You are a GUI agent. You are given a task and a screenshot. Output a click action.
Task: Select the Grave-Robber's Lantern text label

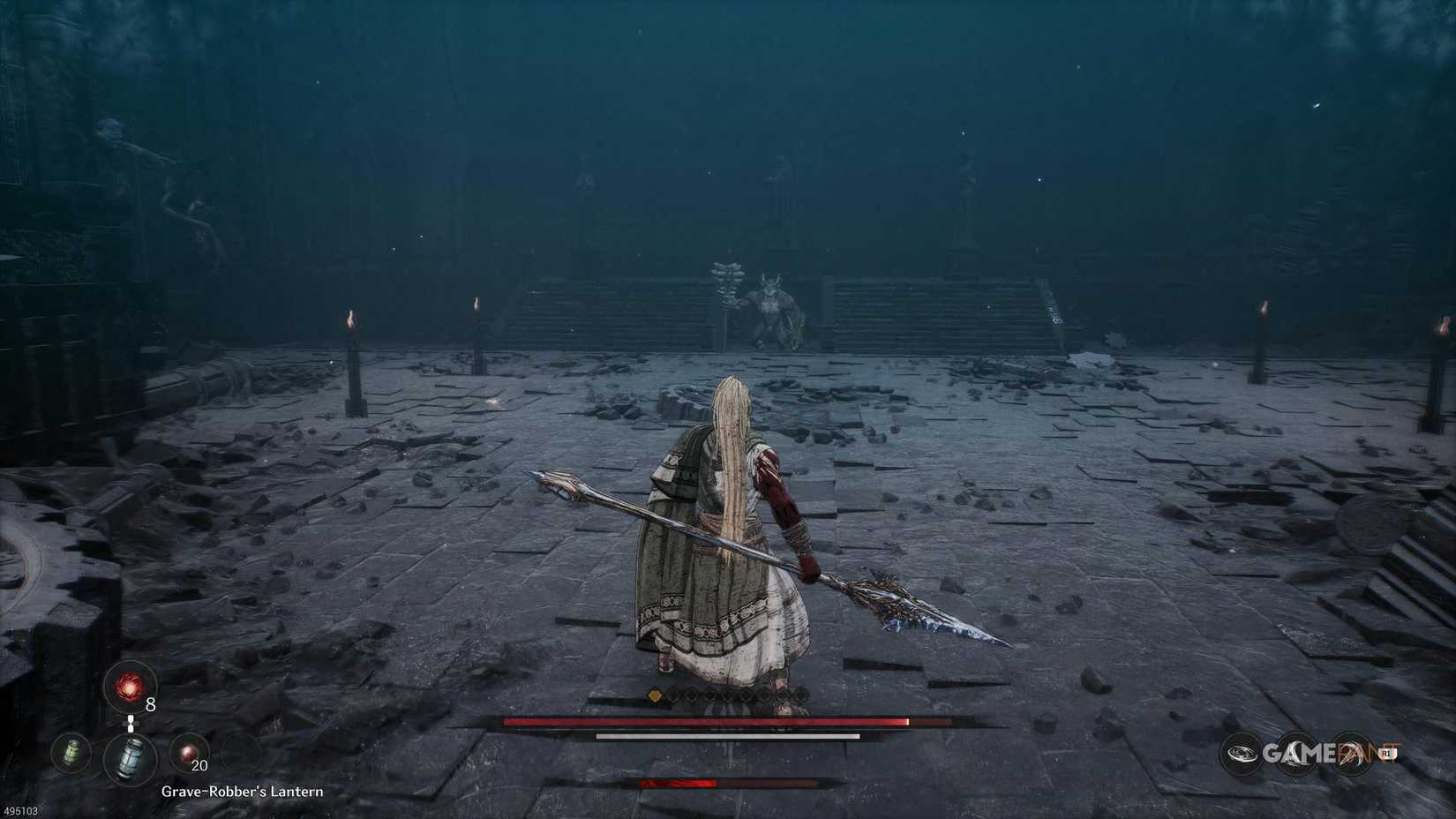[x=242, y=793]
